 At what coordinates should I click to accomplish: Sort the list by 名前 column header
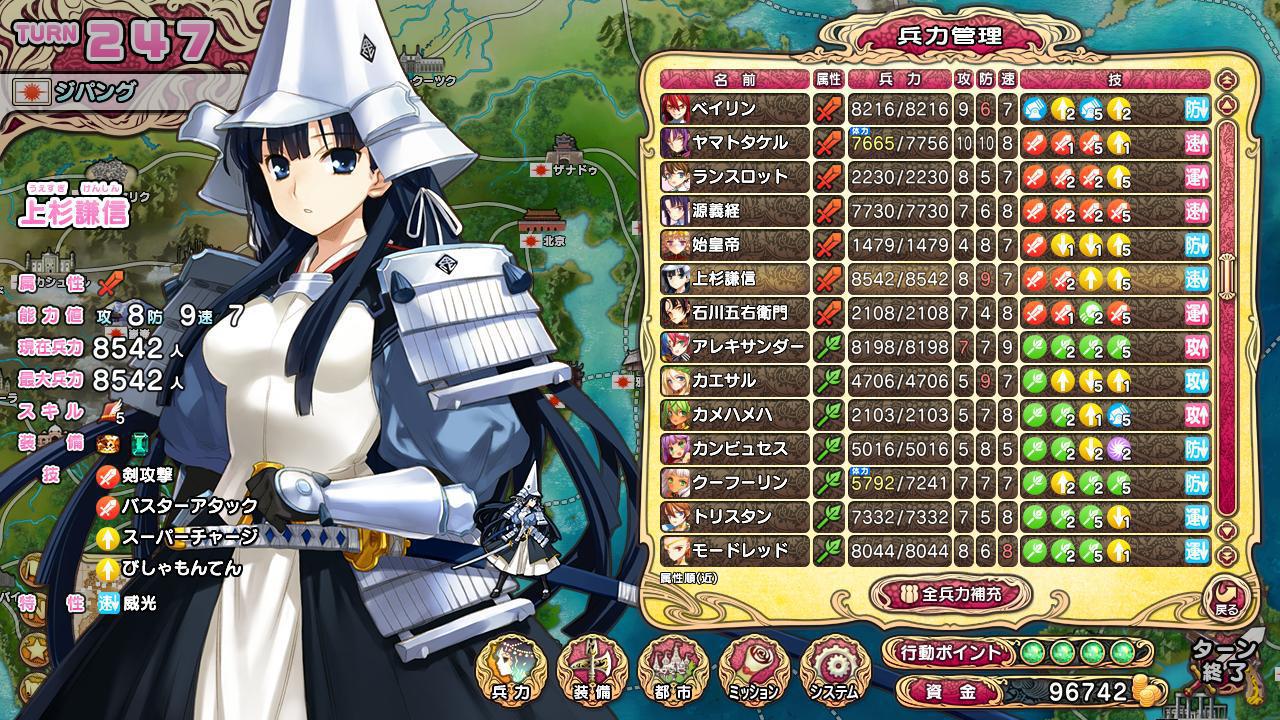click(x=735, y=79)
